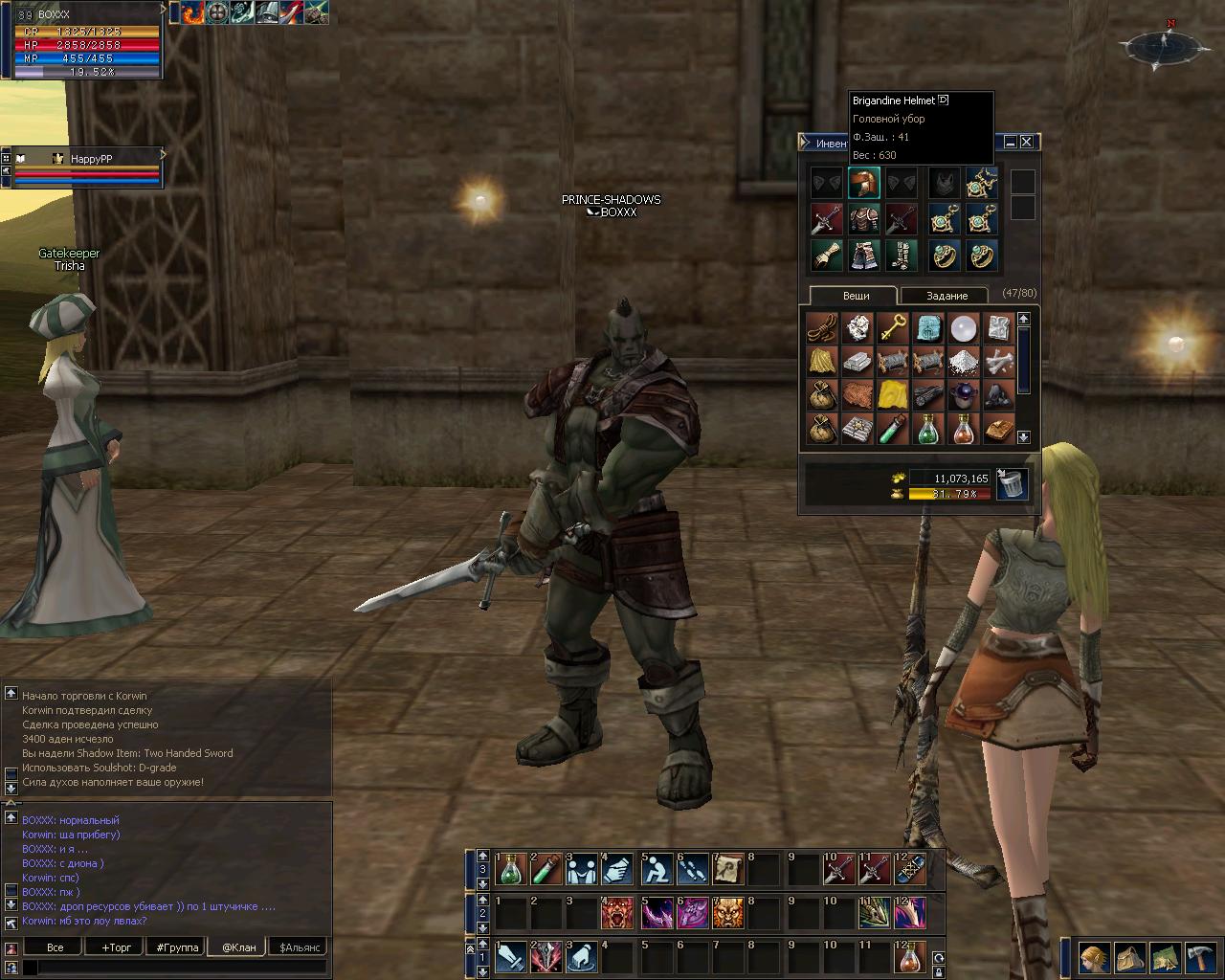Image resolution: width=1225 pixels, height=980 pixels.
Task: Select the white orb inventory item
Action: tap(963, 328)
